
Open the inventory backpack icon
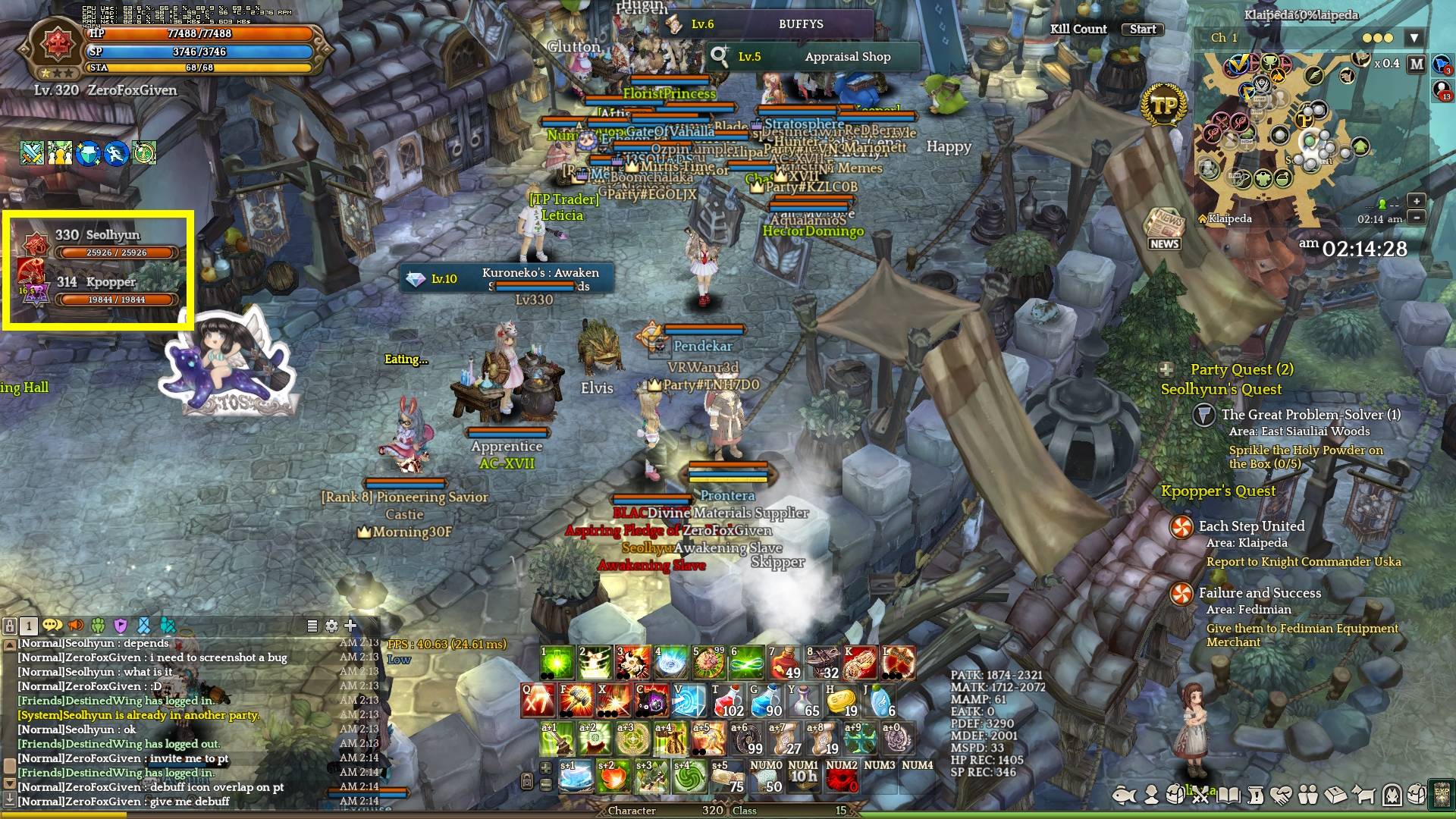tap(1175, 795)
